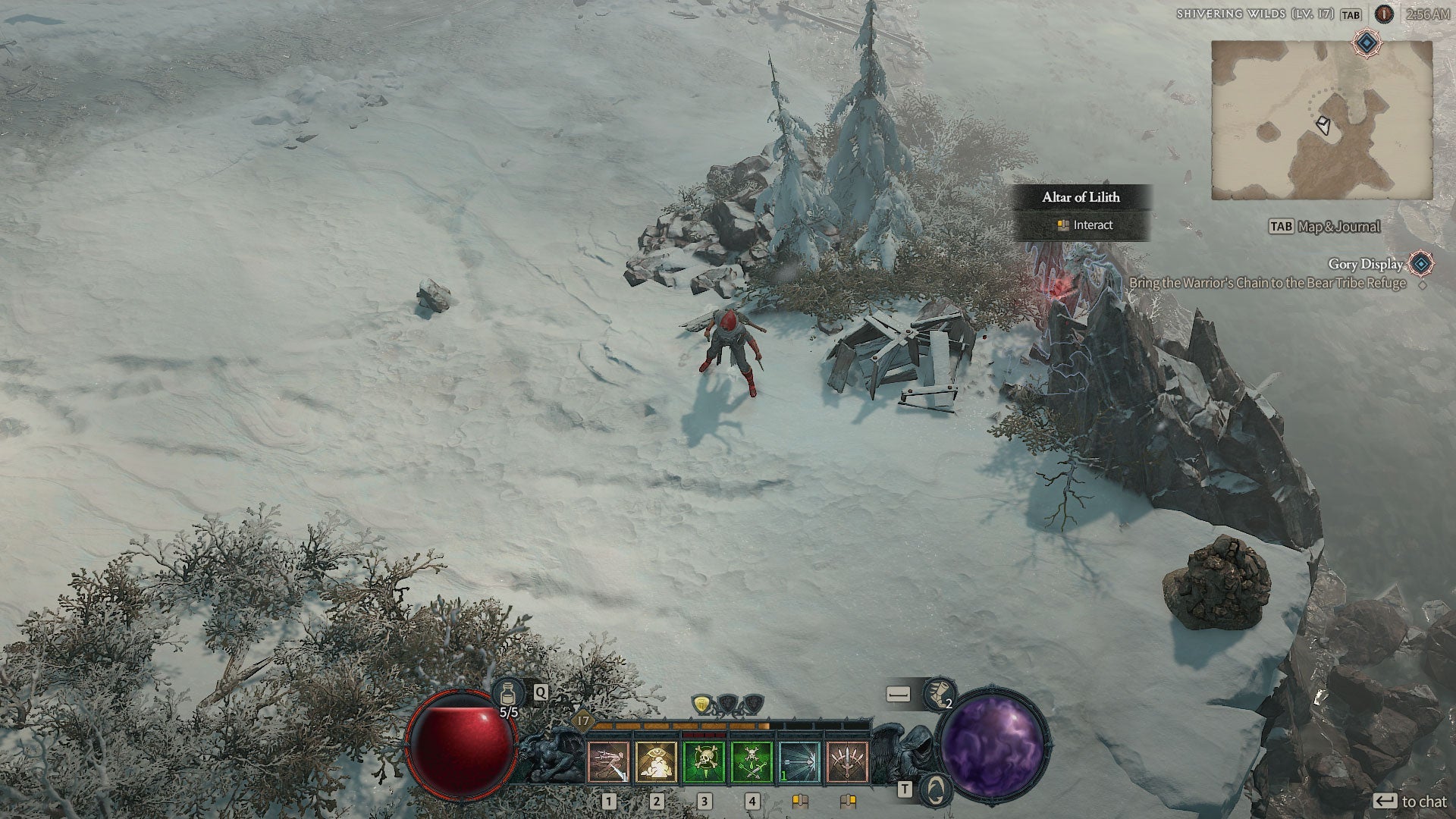Open the parchment minimap
Viewport: 1456px width, 819px height.
point(1321,120)
